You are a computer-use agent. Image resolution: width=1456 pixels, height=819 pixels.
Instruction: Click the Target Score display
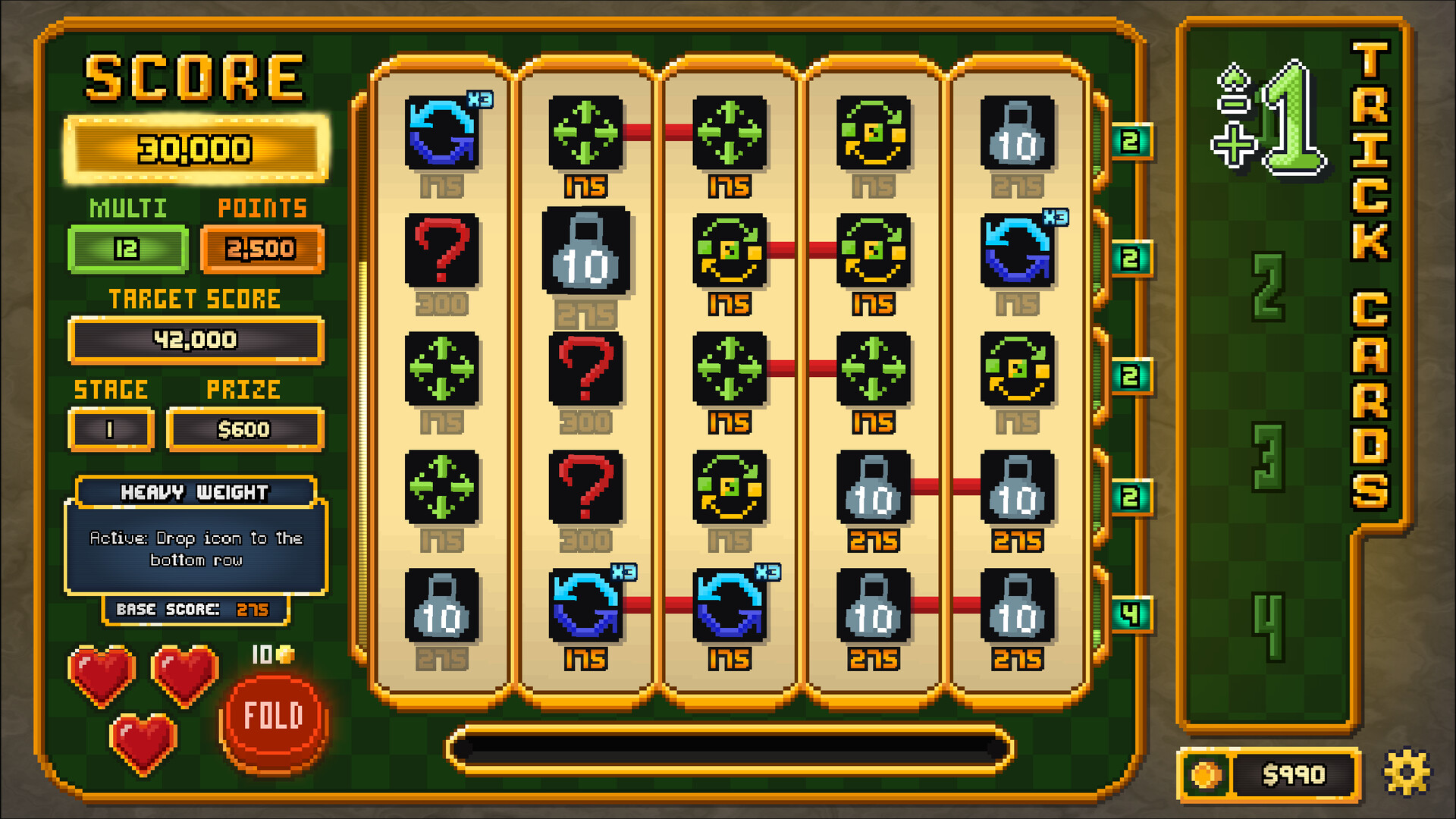coord(195,340)
